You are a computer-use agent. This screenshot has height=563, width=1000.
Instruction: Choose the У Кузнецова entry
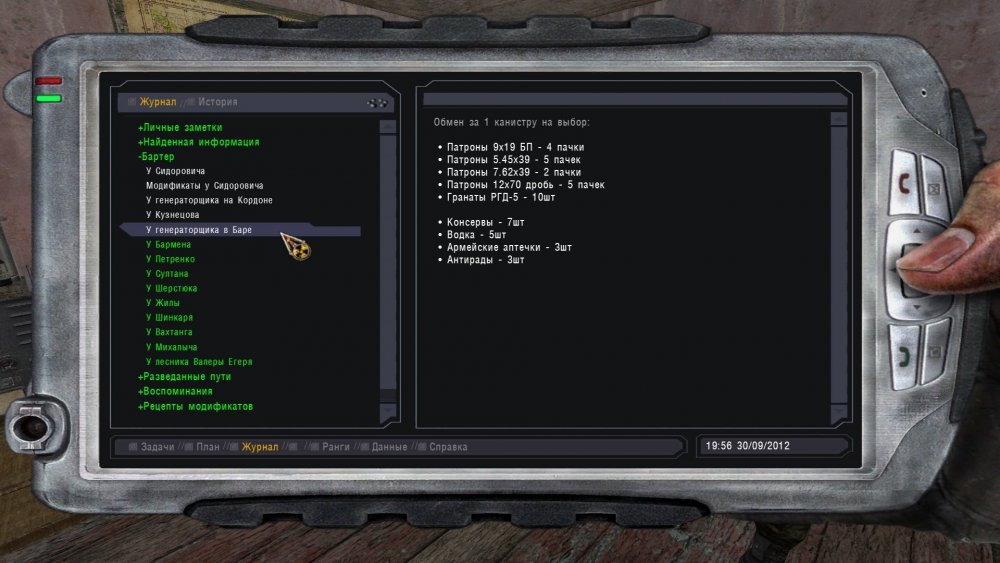click(172, 215)
